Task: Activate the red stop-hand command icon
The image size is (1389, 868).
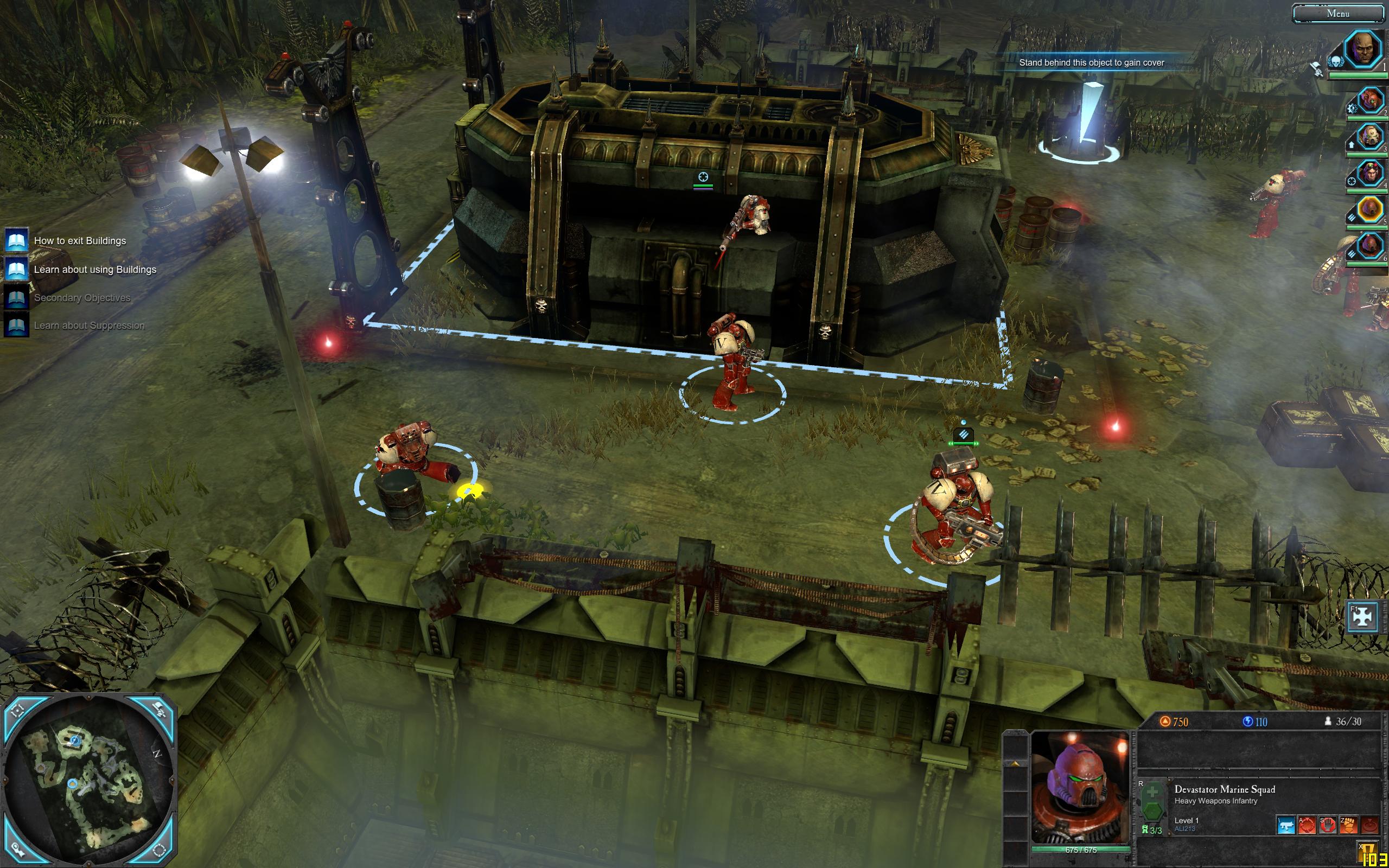Action: tap(1328, 825)
